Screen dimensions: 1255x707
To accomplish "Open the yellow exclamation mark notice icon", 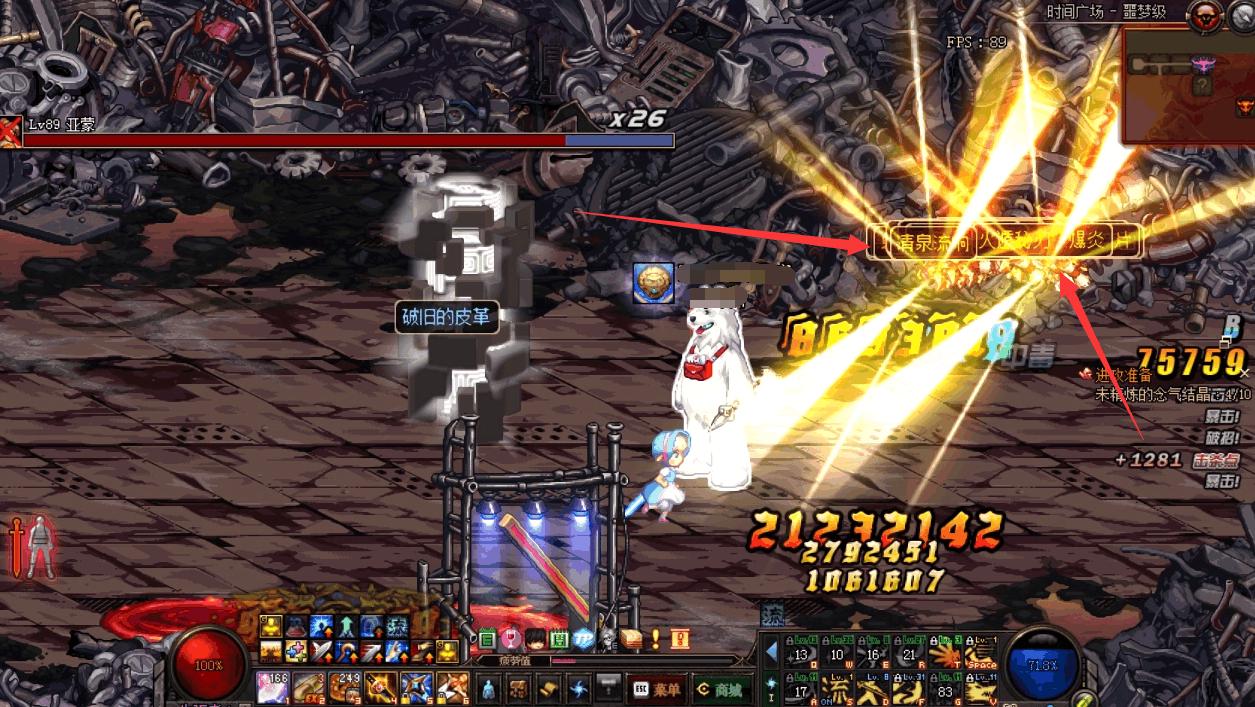I will pos(655,637).
